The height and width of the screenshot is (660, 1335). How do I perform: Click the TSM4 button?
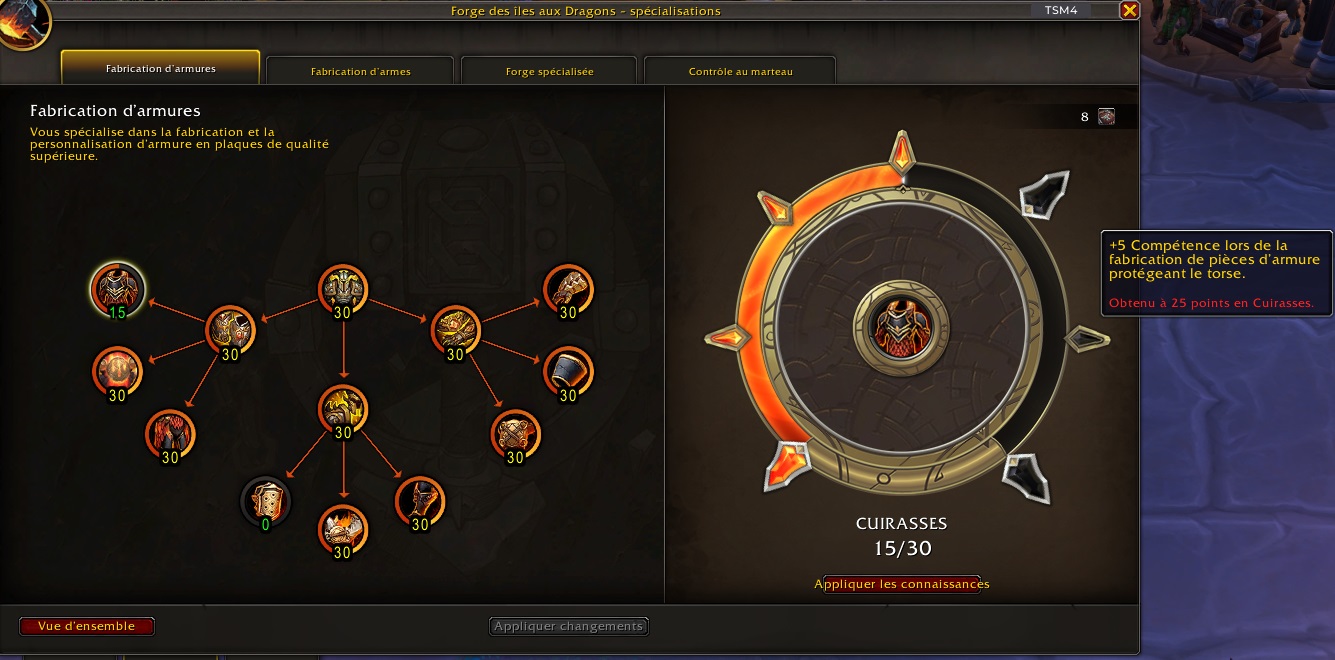point(1061,10)
